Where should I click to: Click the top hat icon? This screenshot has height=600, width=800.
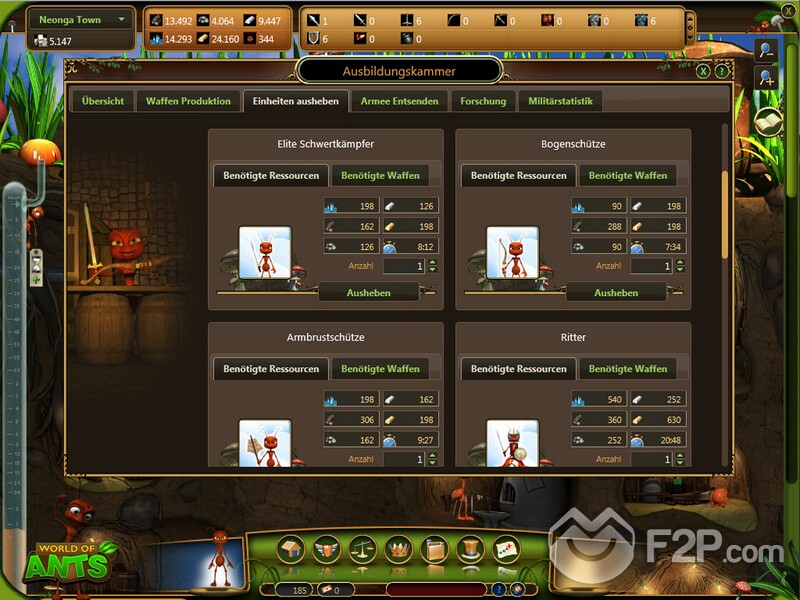[x=471, y=549]
